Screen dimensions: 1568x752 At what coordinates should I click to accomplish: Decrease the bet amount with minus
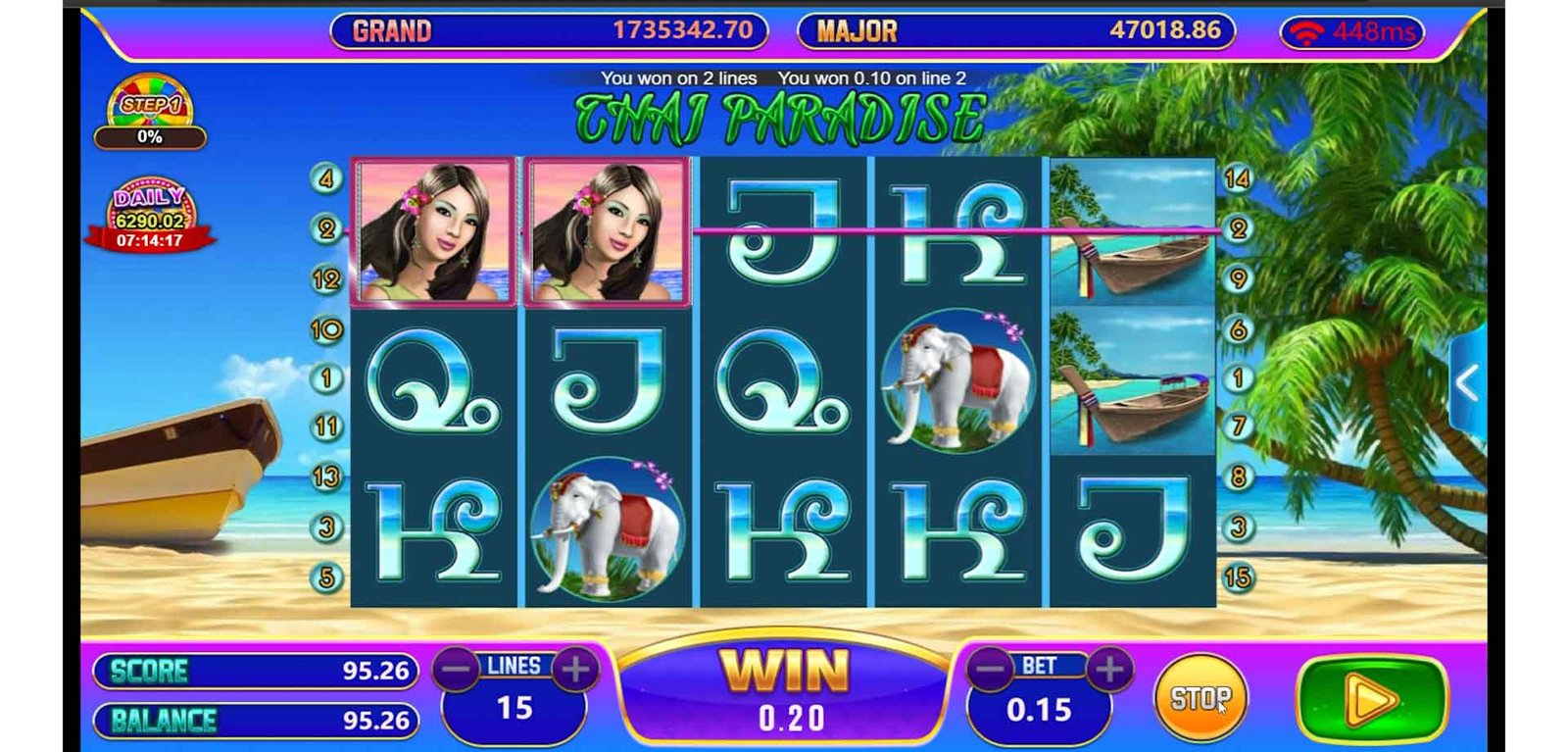pos(991,670)
